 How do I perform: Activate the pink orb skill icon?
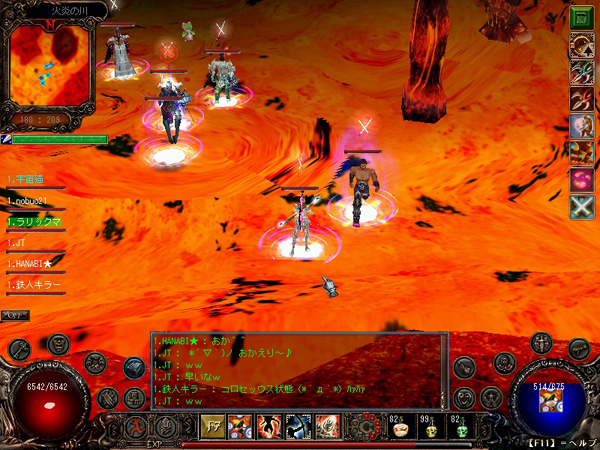coord(581,179)
